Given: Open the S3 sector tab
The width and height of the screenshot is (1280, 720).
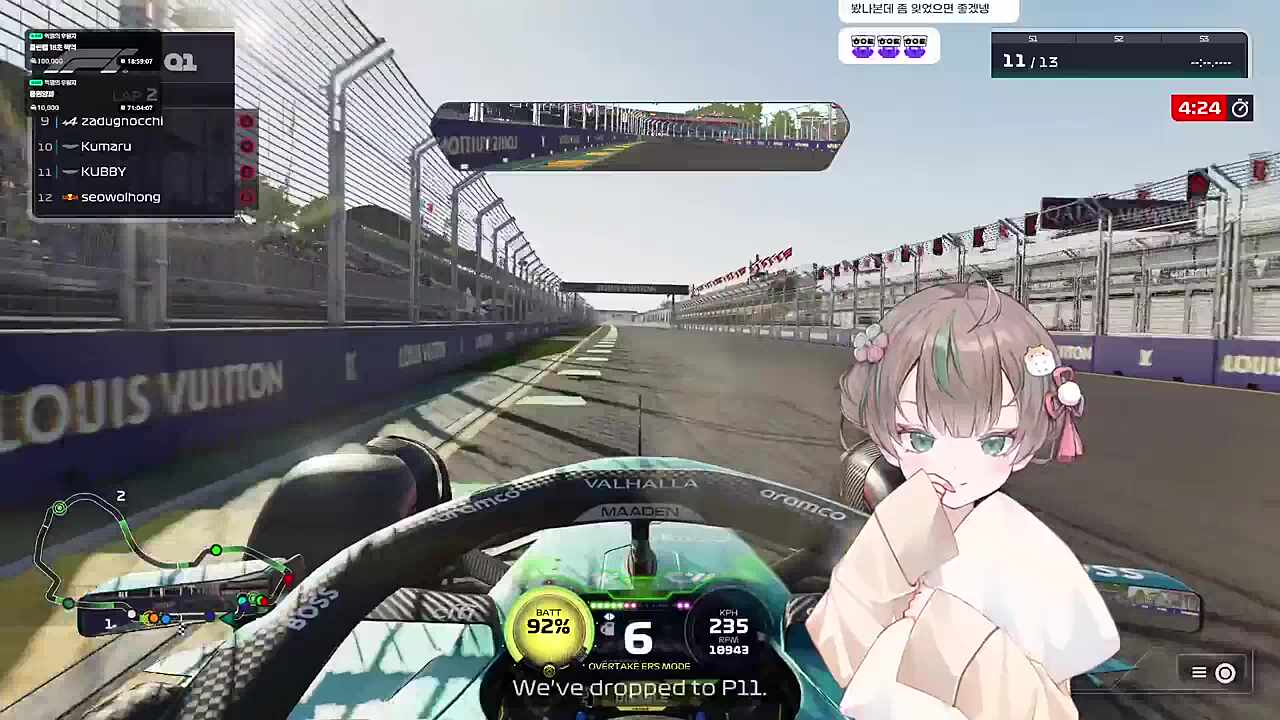Looking at the screenshot, I should [1204, 39].
